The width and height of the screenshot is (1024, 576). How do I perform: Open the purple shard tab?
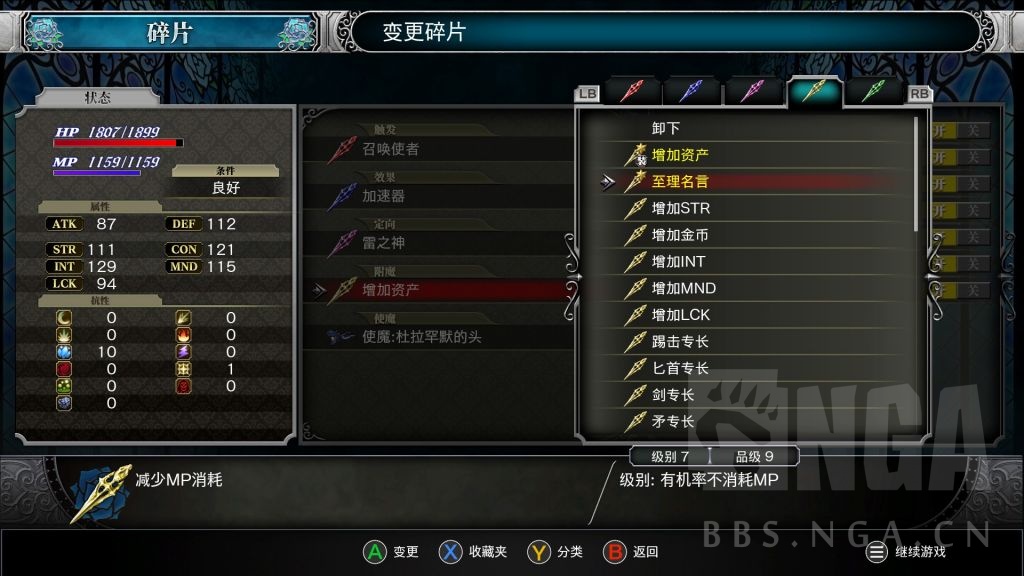point(752,92)
